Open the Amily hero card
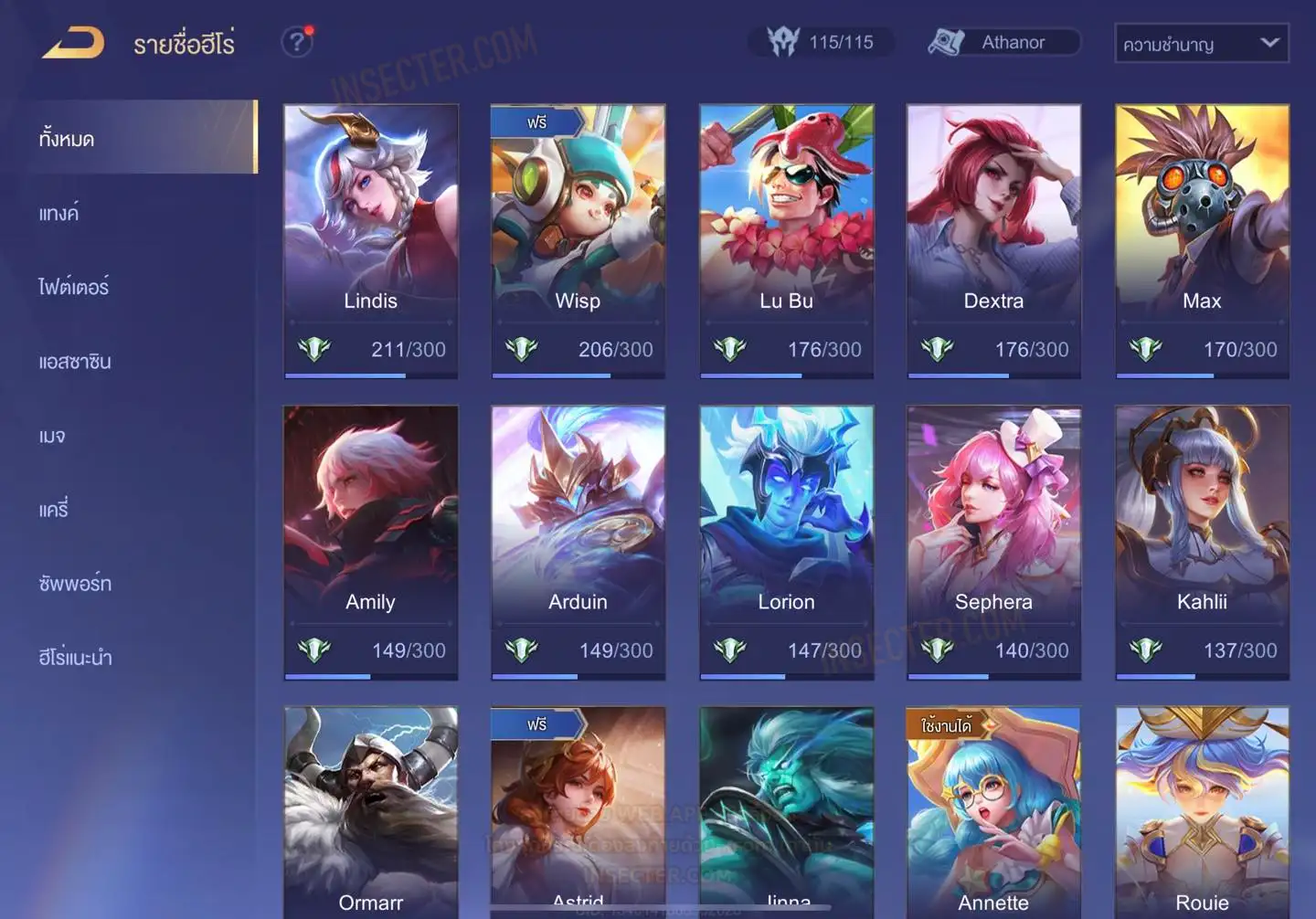 (370, 542)
